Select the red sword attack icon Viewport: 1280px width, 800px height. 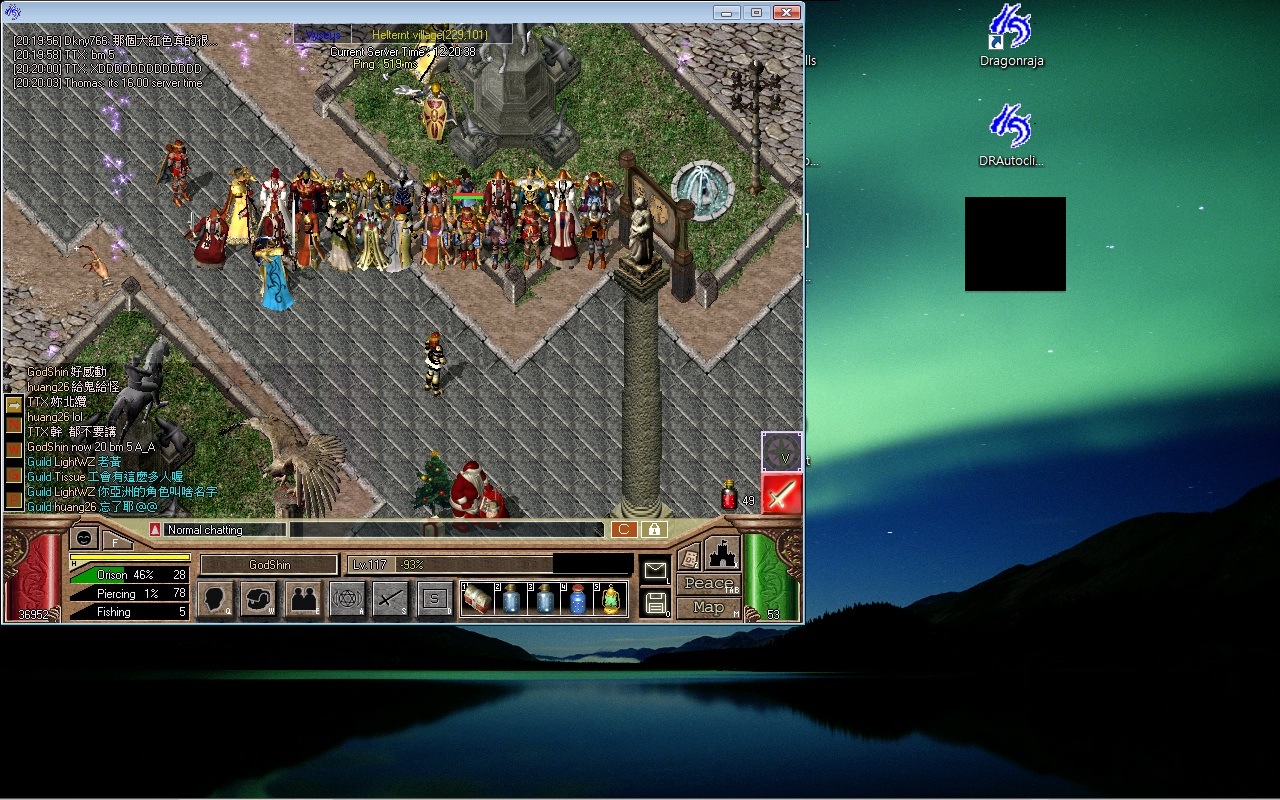tap(782, 494)
